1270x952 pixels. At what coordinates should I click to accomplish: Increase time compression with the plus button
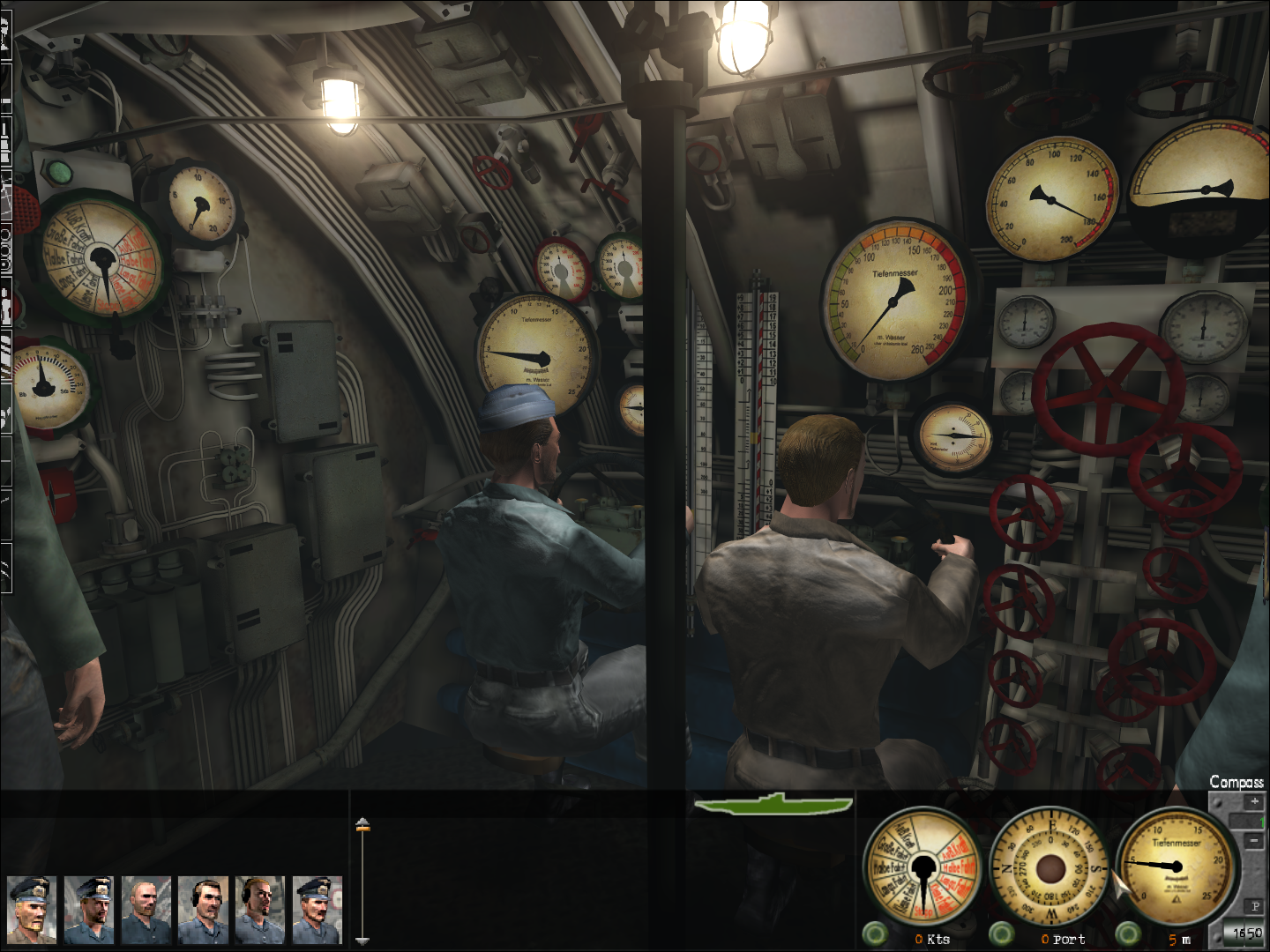tap(1254, 802)
